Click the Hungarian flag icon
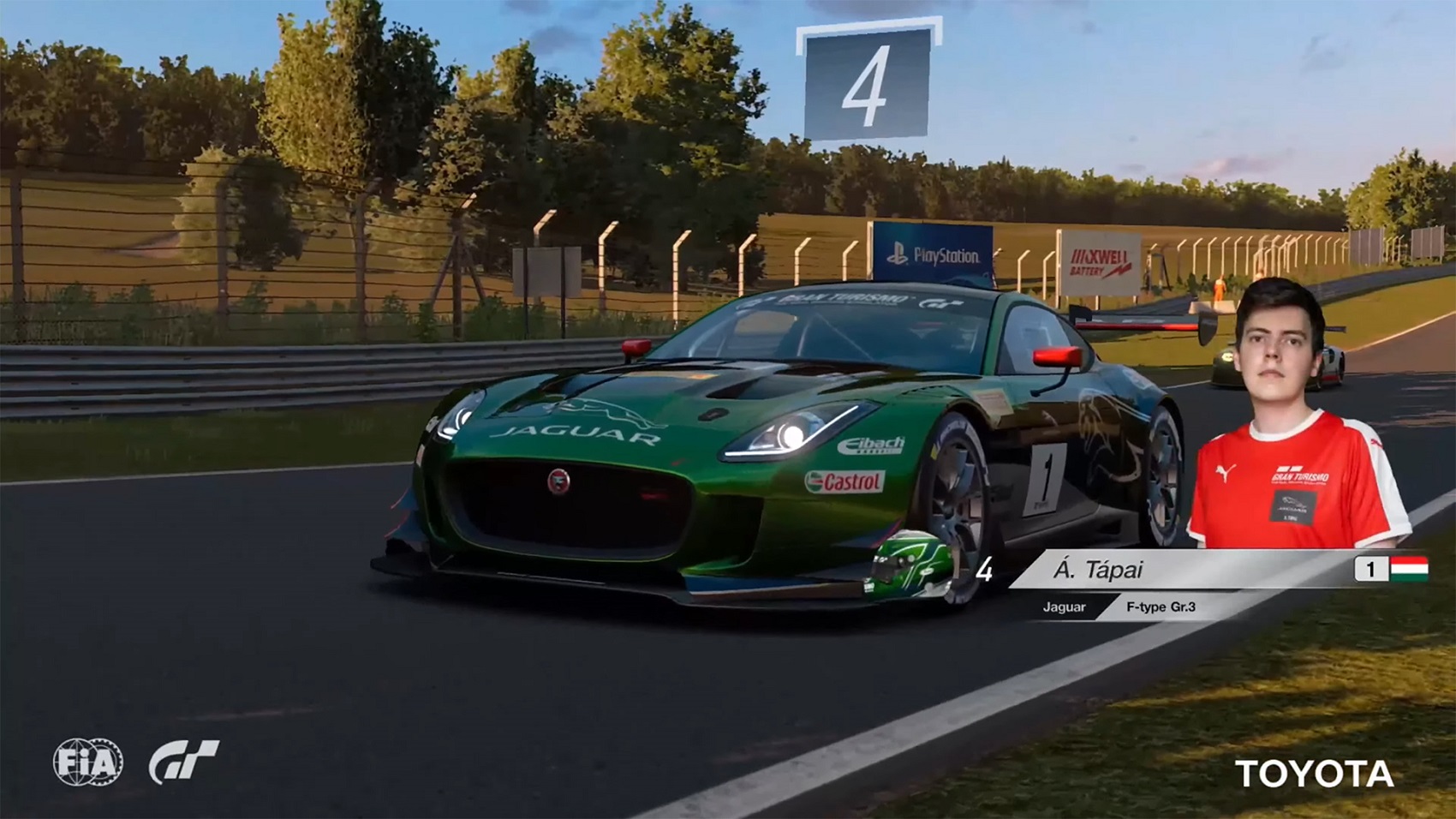 tap(1409, 569)
